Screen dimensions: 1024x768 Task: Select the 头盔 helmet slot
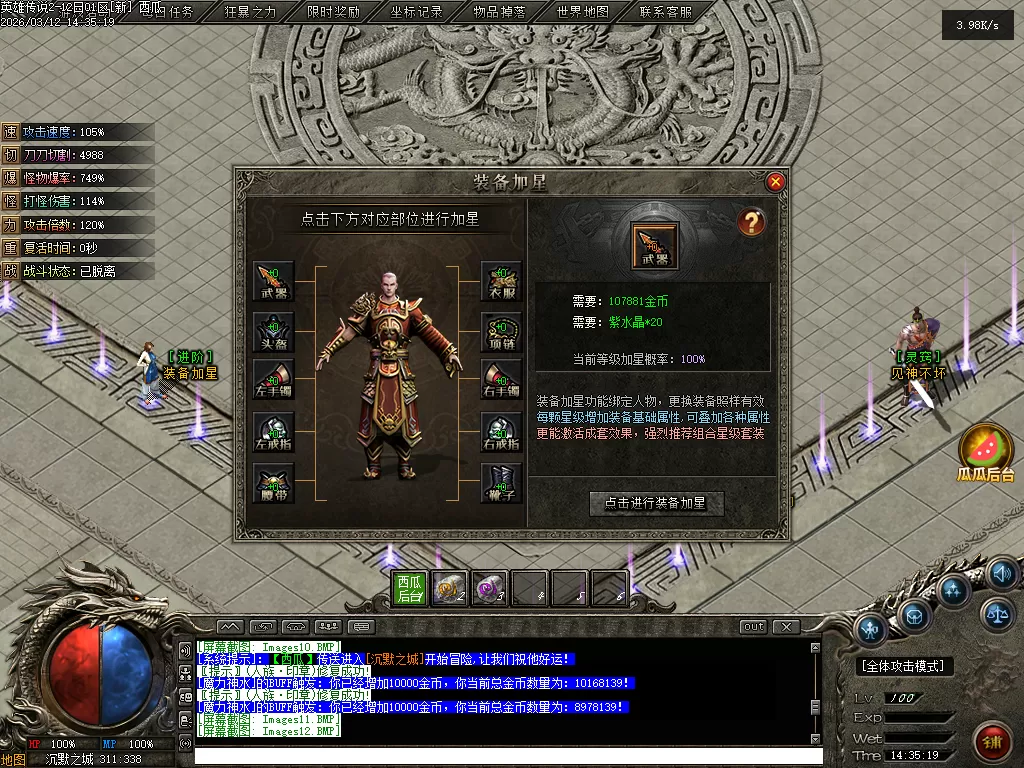(273, 331)
